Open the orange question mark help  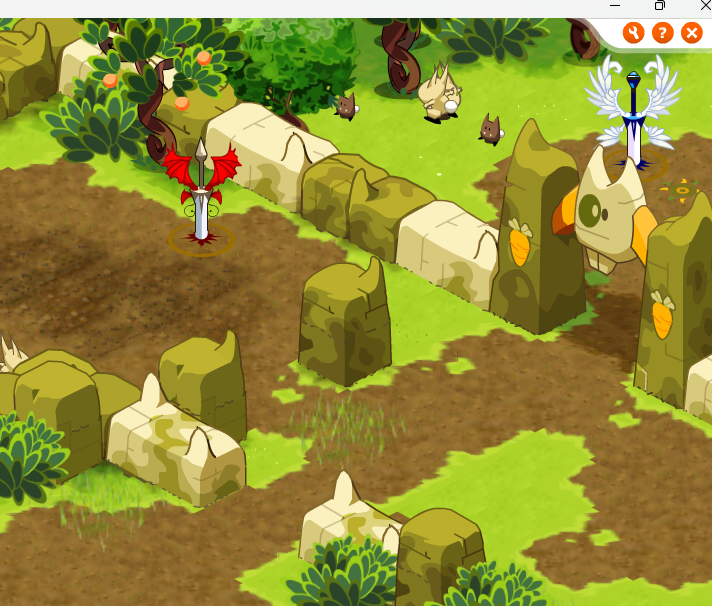662,33
